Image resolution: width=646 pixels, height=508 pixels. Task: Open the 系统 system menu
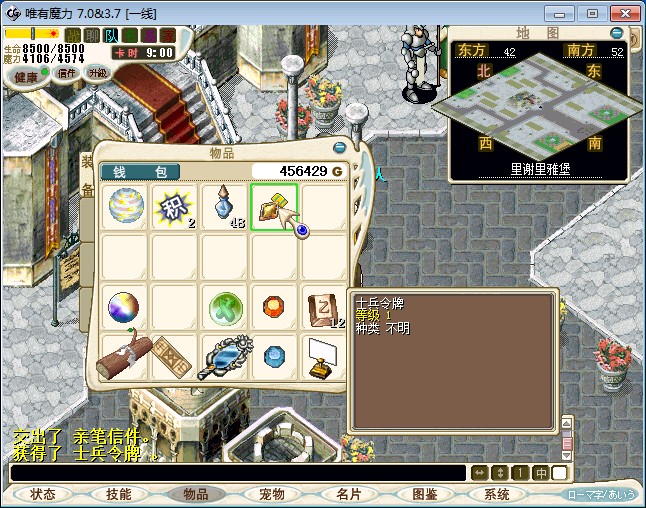coord(497,494)
